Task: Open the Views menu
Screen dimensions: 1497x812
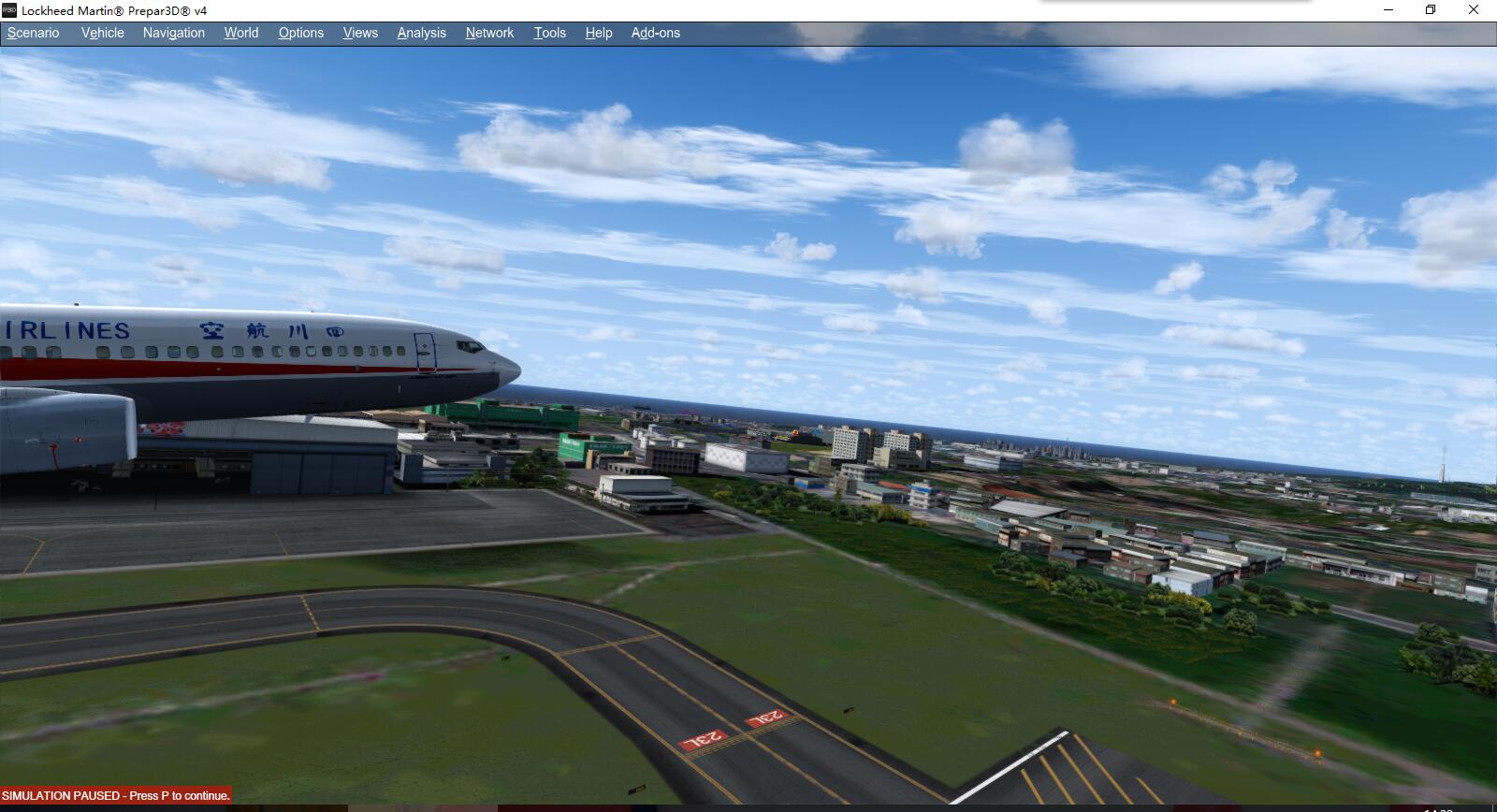Action: pos(359,33)
